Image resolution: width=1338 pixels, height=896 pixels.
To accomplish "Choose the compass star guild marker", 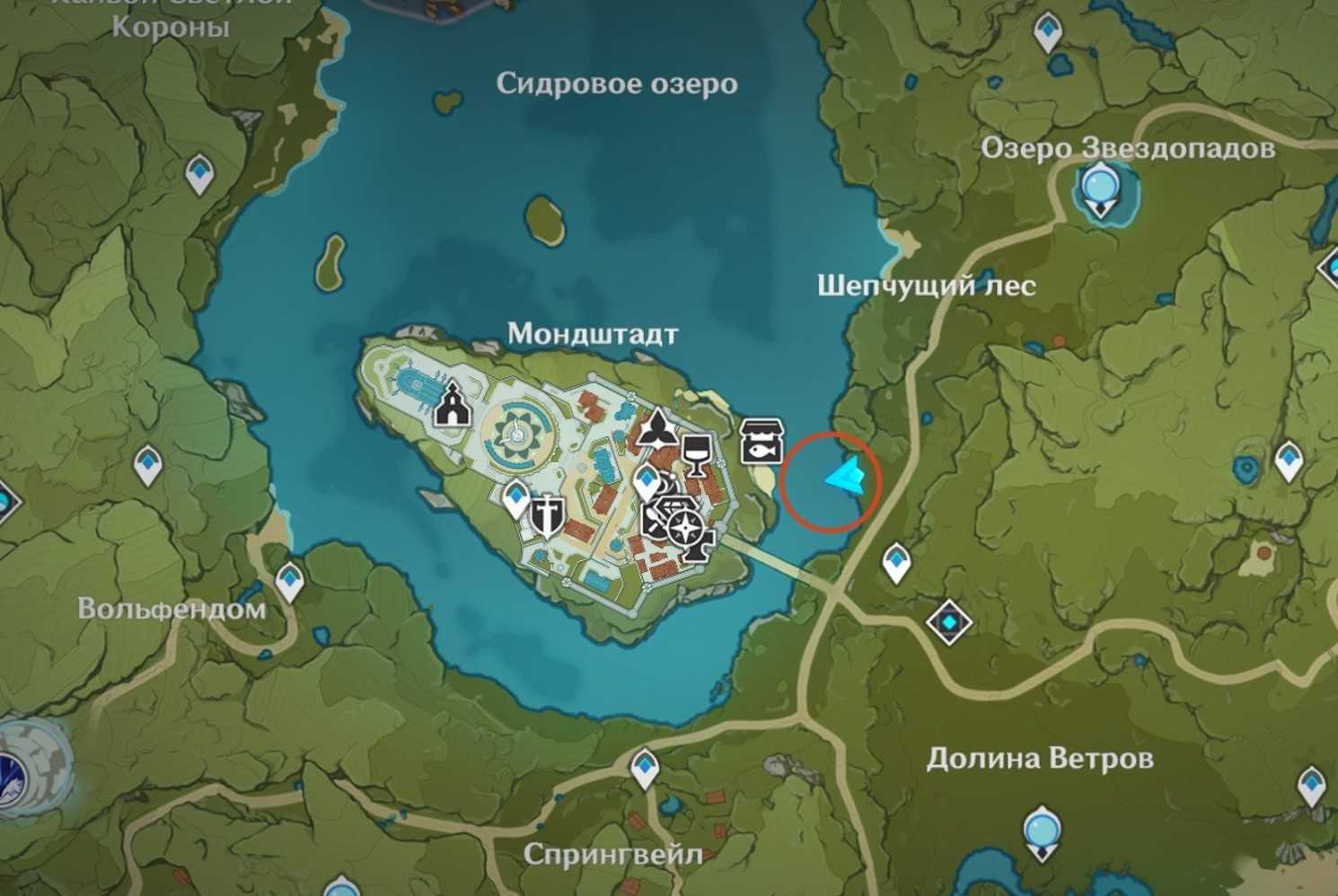I will point(687,529).
